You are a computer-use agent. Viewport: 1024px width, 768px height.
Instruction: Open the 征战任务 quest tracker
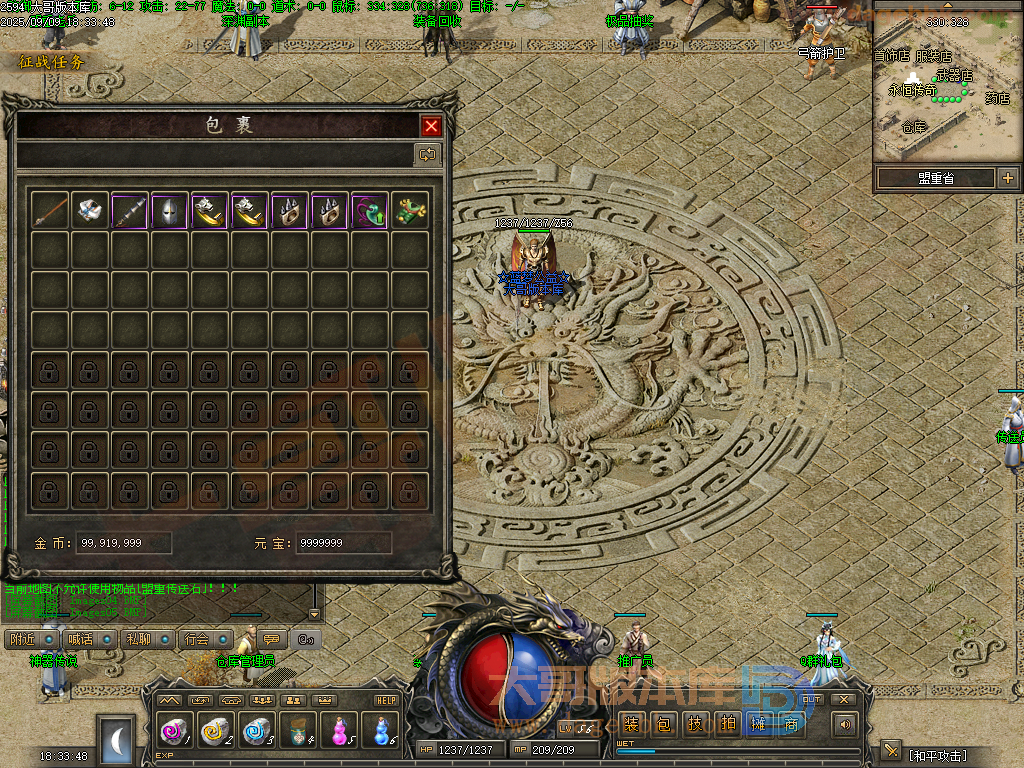click(x=52, y=62)
